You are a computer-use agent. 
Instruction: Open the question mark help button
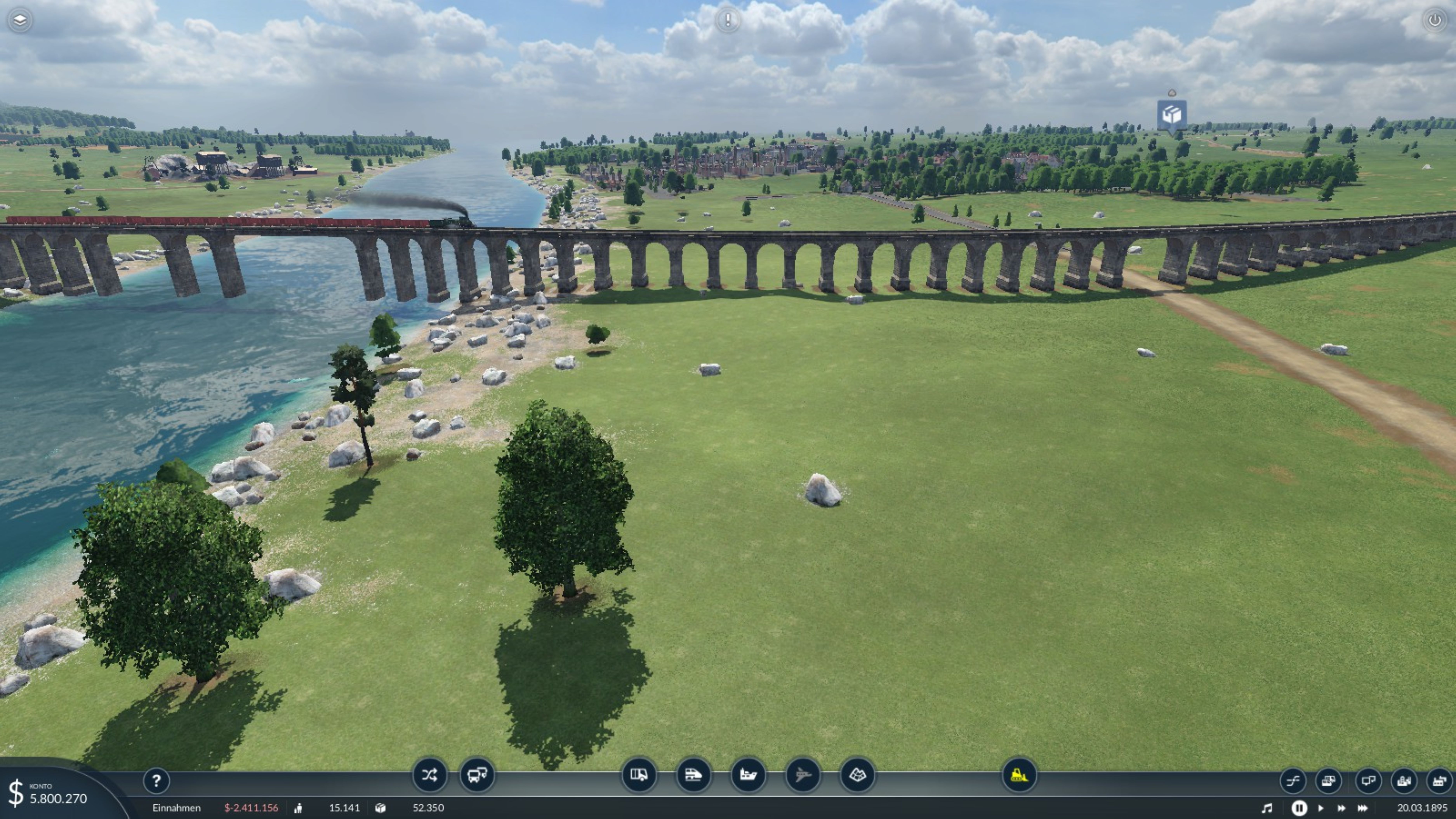[x=156, y=781]
